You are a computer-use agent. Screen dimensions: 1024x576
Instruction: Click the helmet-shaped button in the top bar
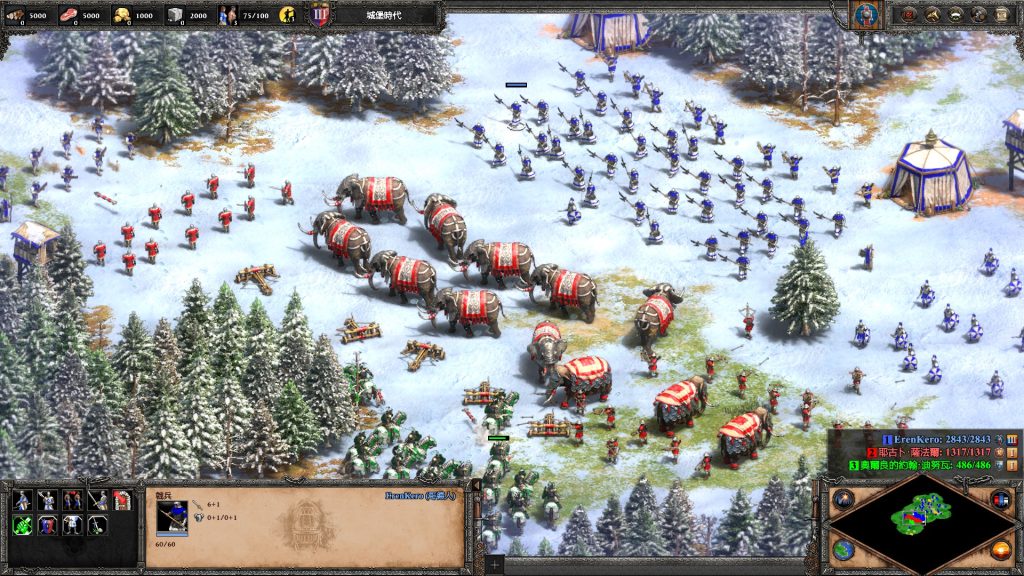(x=957, y=15)
